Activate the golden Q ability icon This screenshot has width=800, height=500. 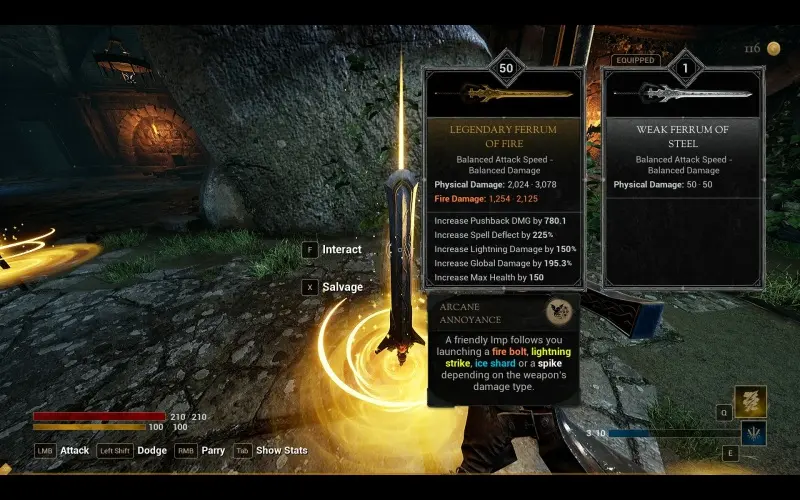tap(751, 401)
